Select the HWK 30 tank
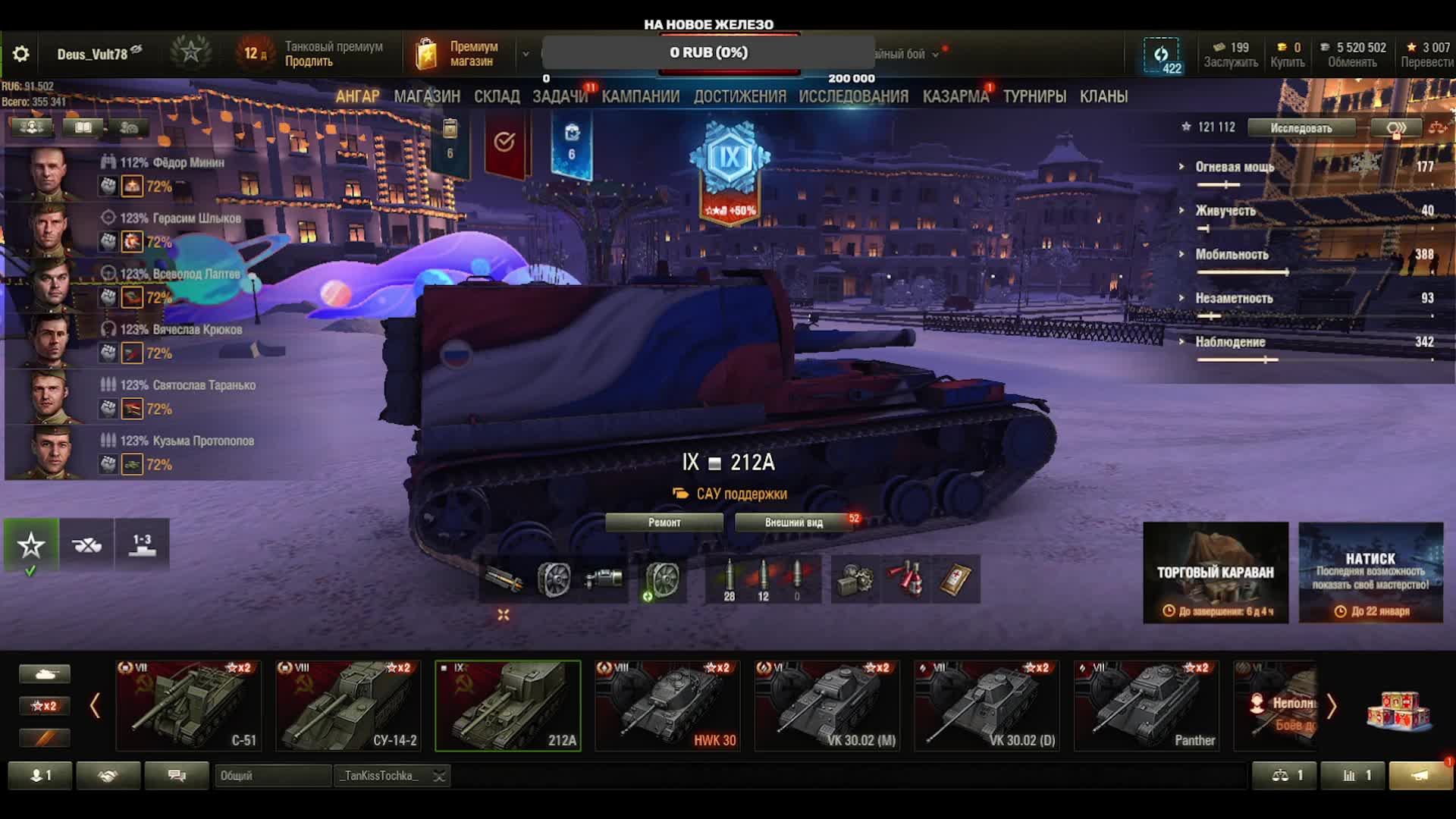Image resolution: width=1456 pixels, height=819 pixels. coord(667,706)
